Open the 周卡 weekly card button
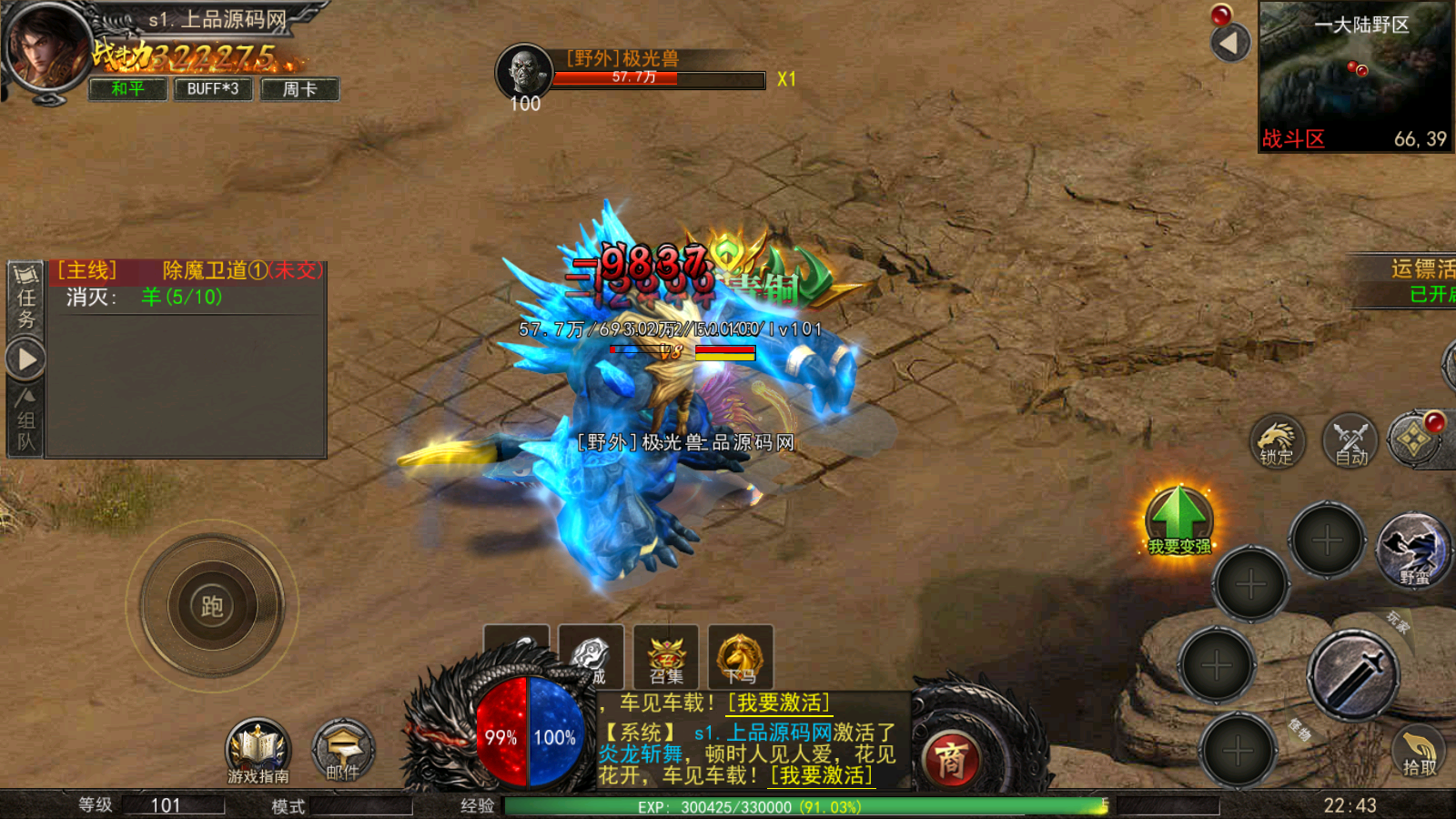This screenshot has height=819, width=1456. [299, 88]
